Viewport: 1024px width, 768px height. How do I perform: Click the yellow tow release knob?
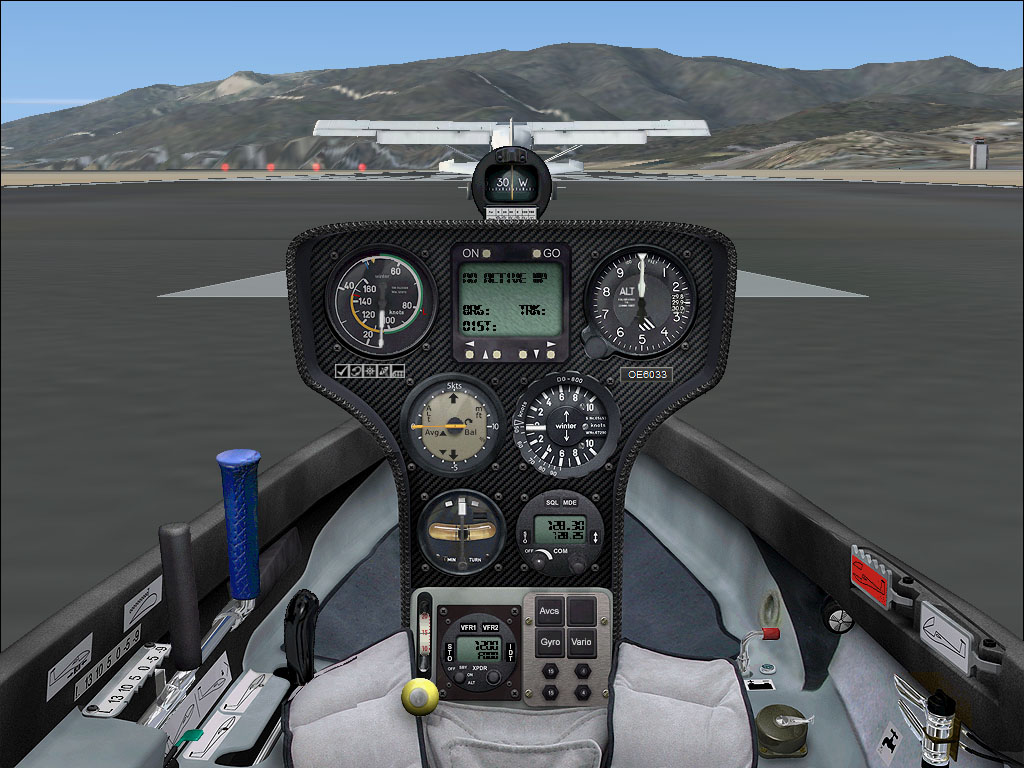(419, 694)
